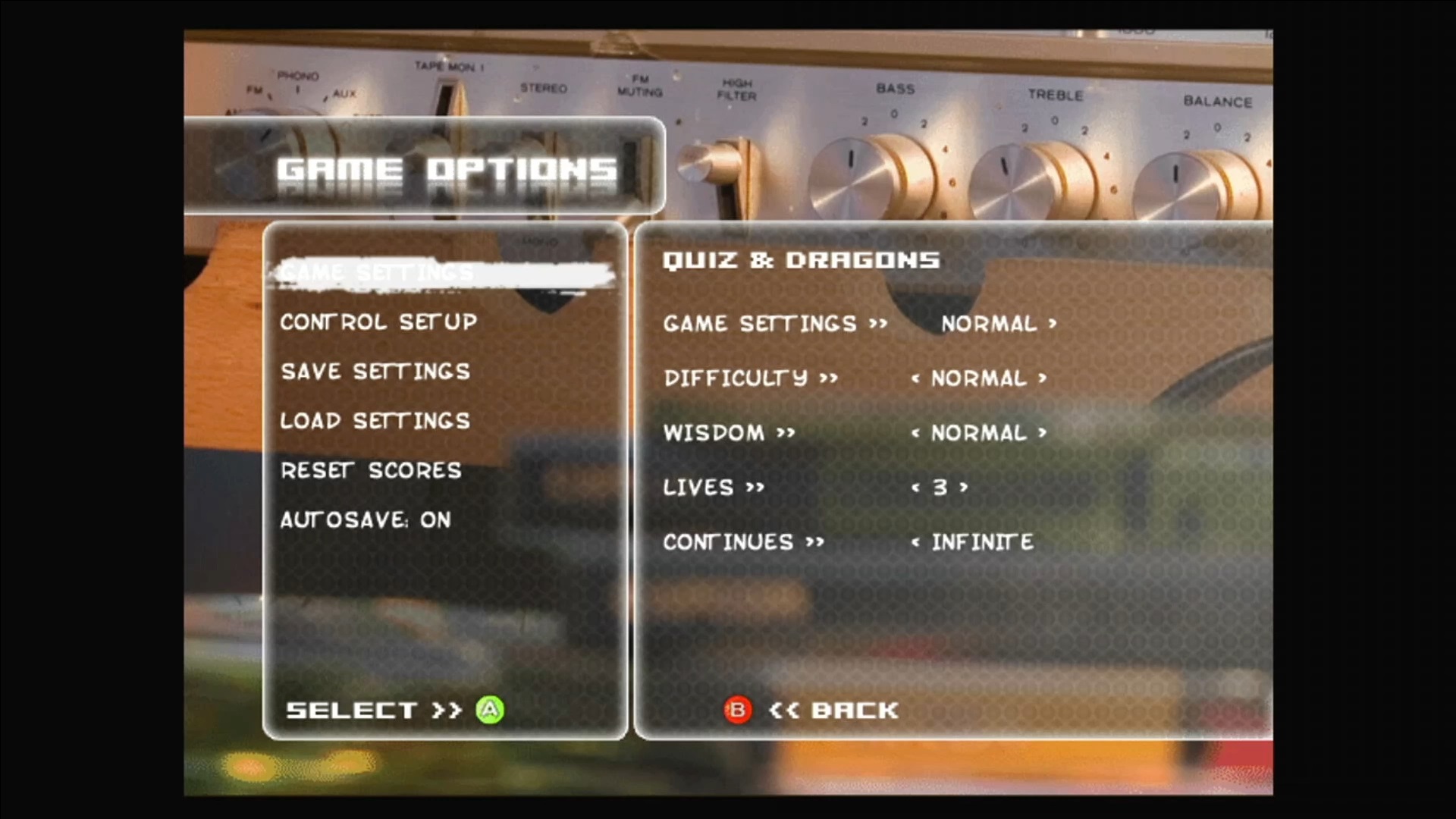Image resolution: width=1456 pixels, height=819 pixels.
Task: Reduce Continues with the left arrow
Action: (x=915, y=542)
